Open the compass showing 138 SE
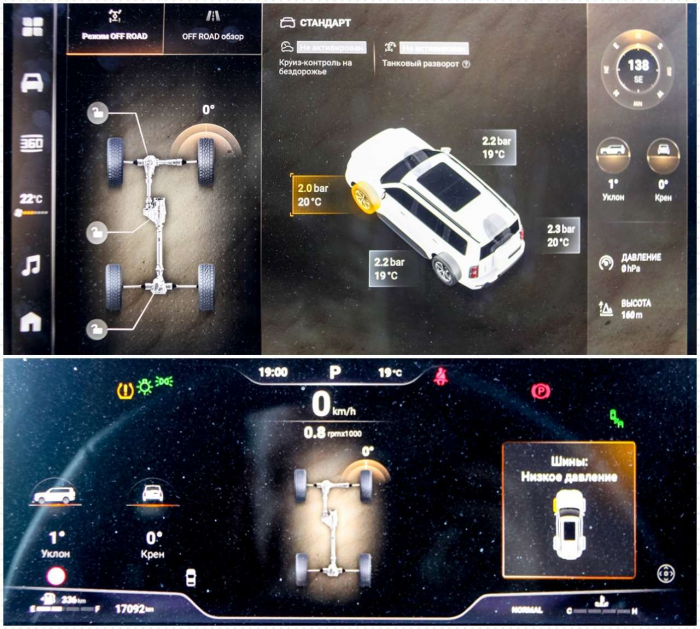Image resolution: width=700 pixels, height=629 pixels. coord(637,67)
